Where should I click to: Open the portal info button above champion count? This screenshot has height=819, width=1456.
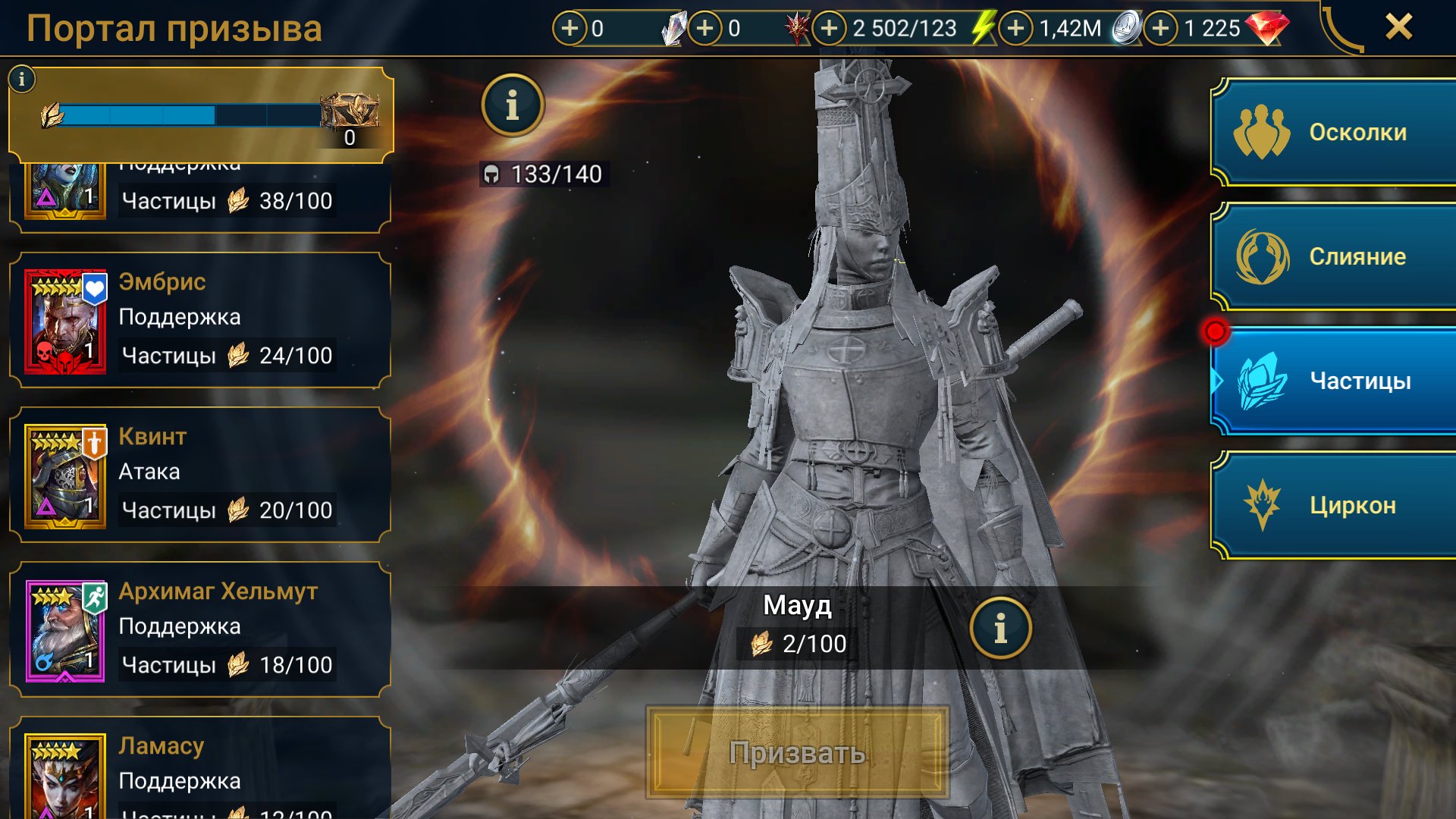point(513,105)
